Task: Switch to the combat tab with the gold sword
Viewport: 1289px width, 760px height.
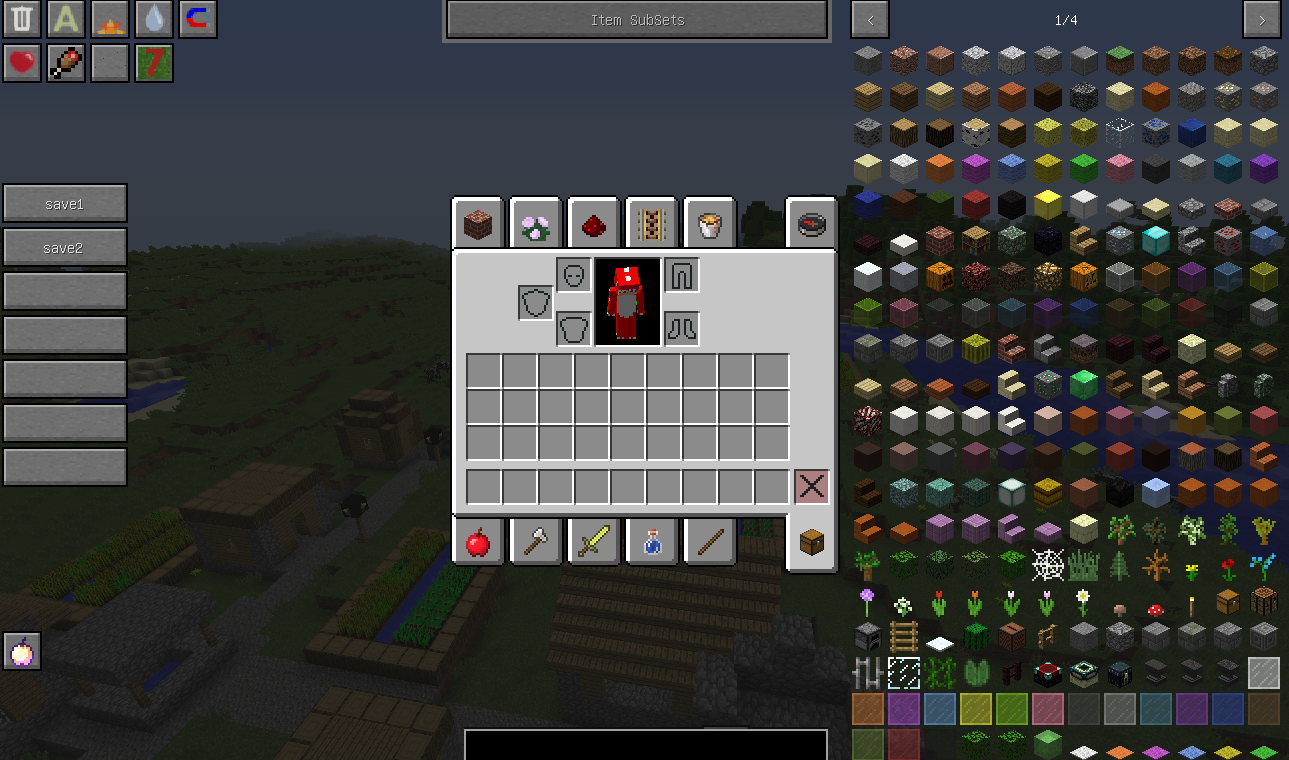Action: click(x=593, y=541)
